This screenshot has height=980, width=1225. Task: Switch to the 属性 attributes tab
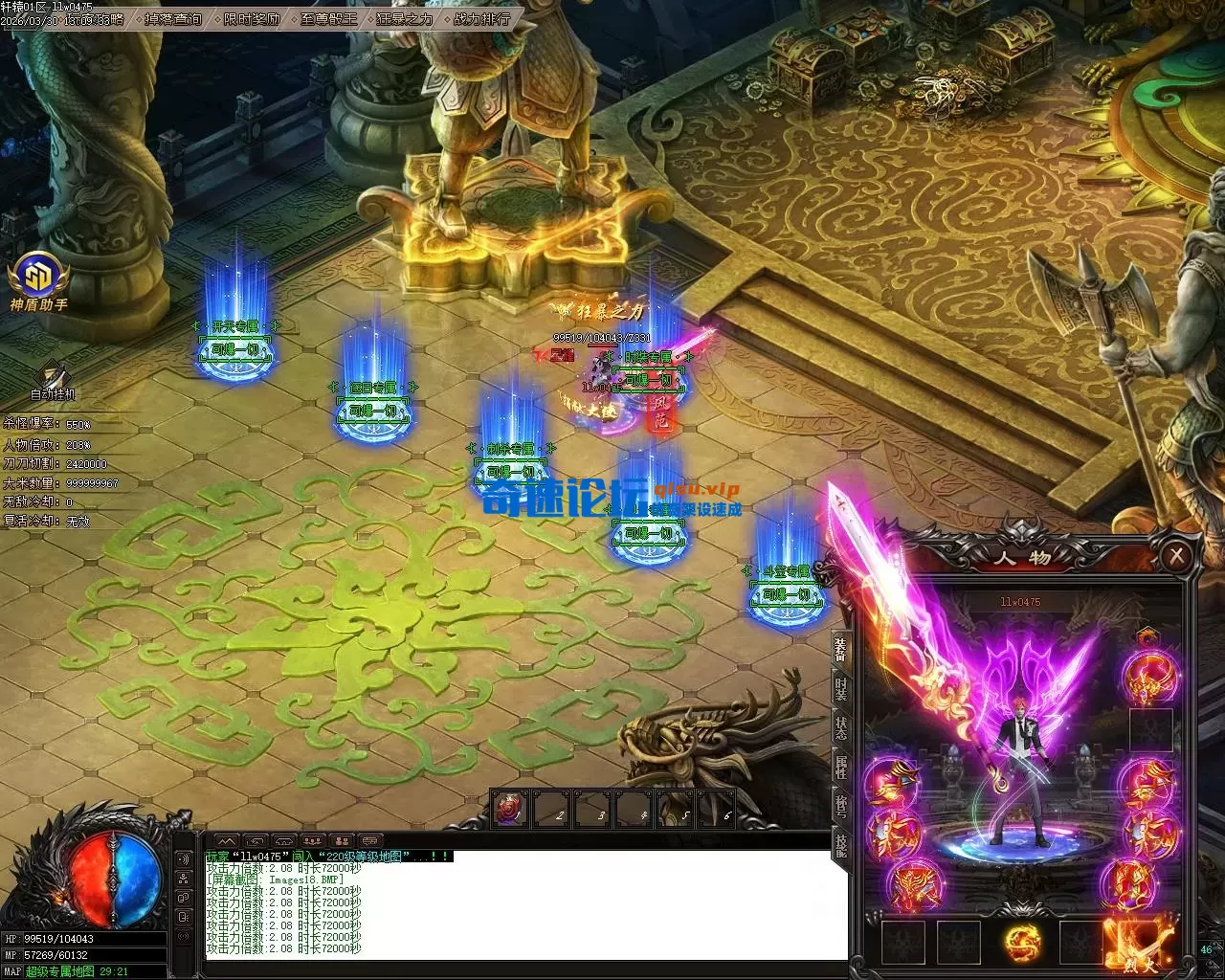[x=840, y=767]
